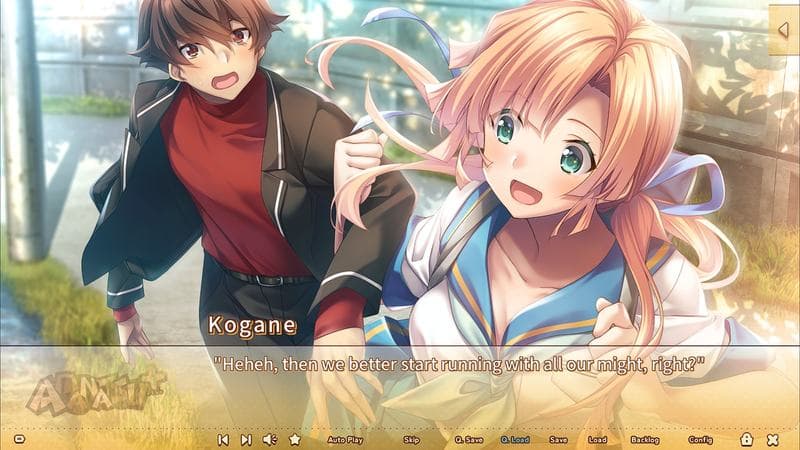
Task: Open the Config settings
Action: pos(700,439)
